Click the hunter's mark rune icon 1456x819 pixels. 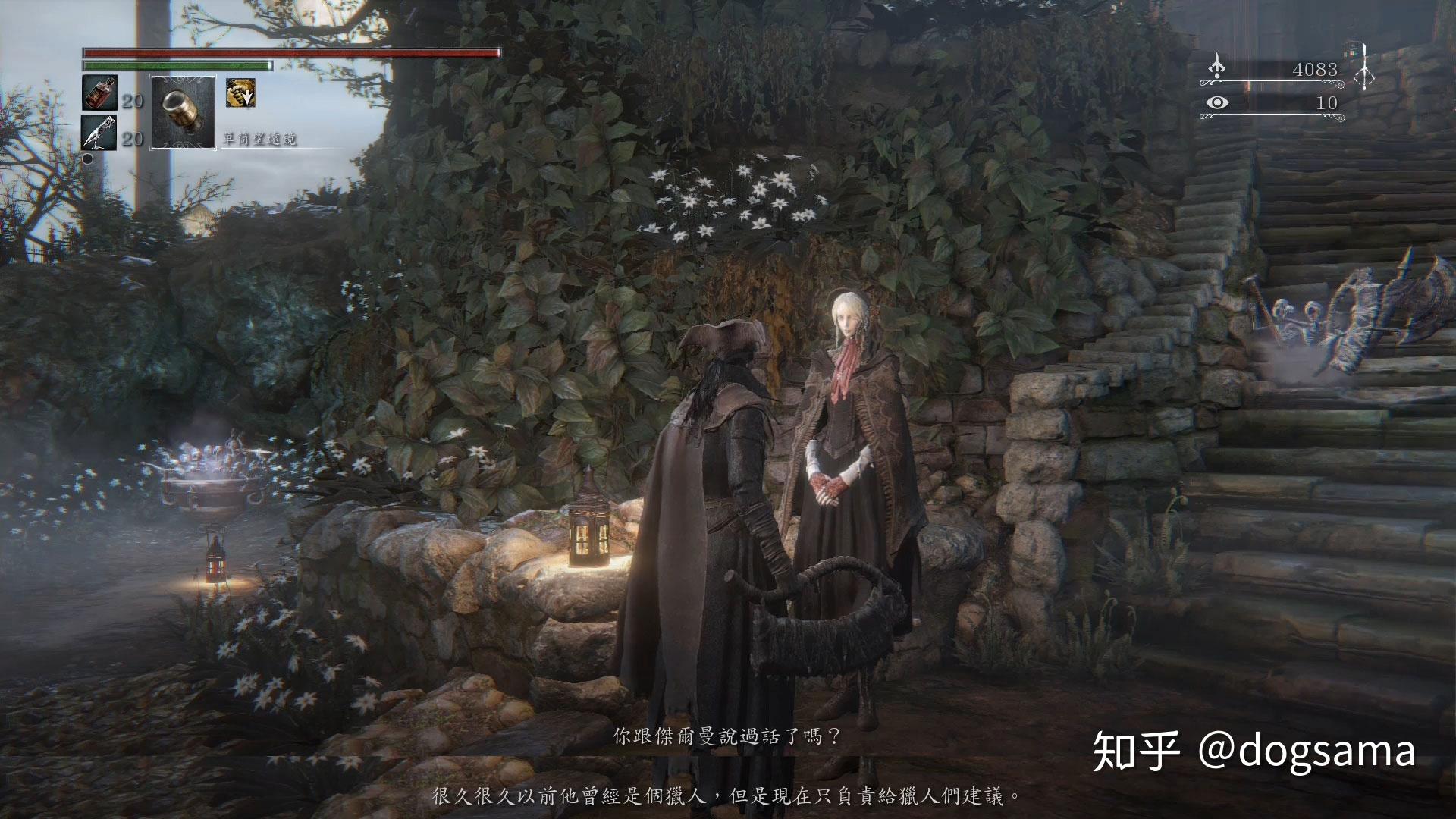click(x=1363, y=67)
